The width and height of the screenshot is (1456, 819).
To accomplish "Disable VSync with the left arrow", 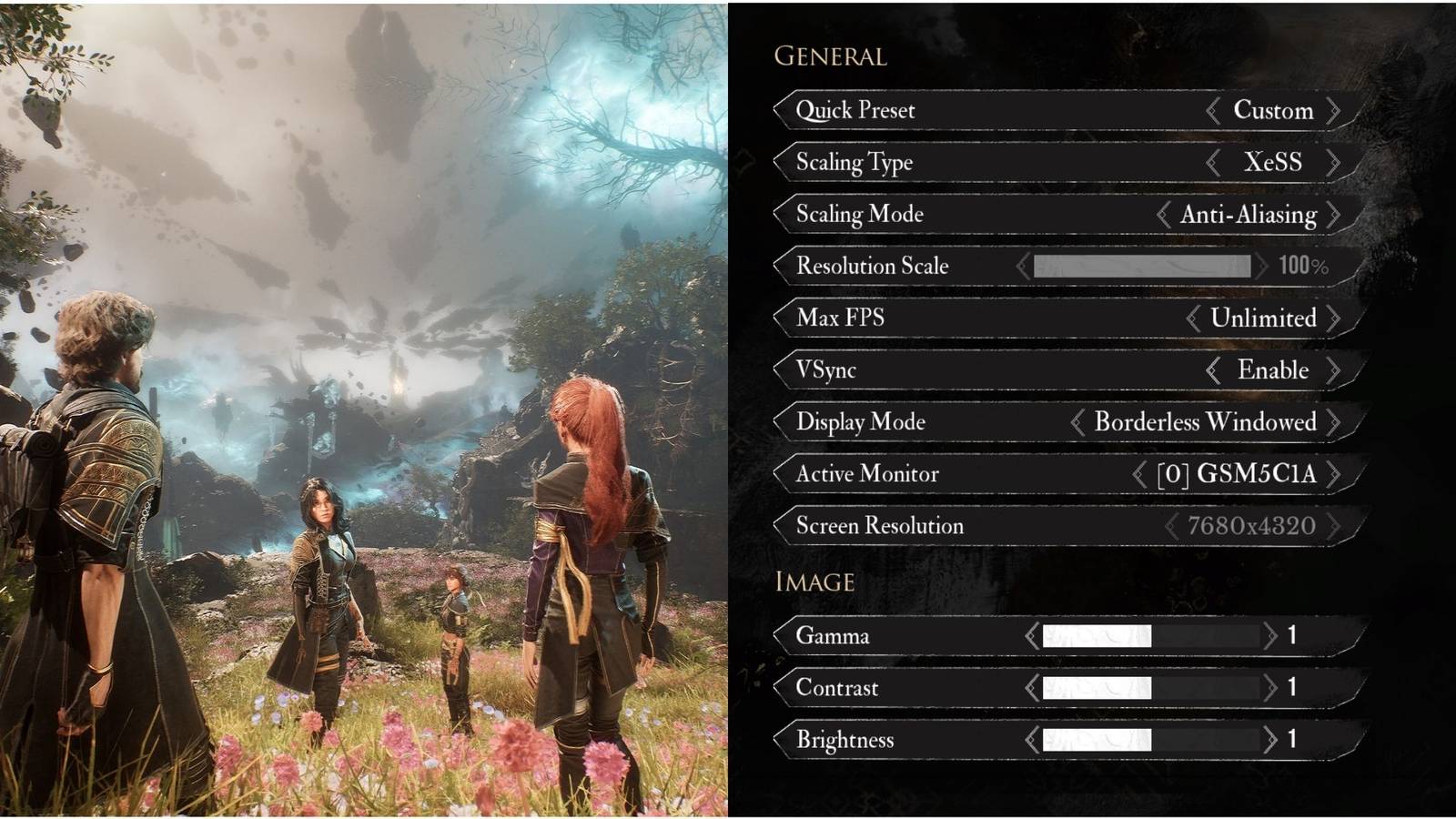I will click(x=1212, y=369).
